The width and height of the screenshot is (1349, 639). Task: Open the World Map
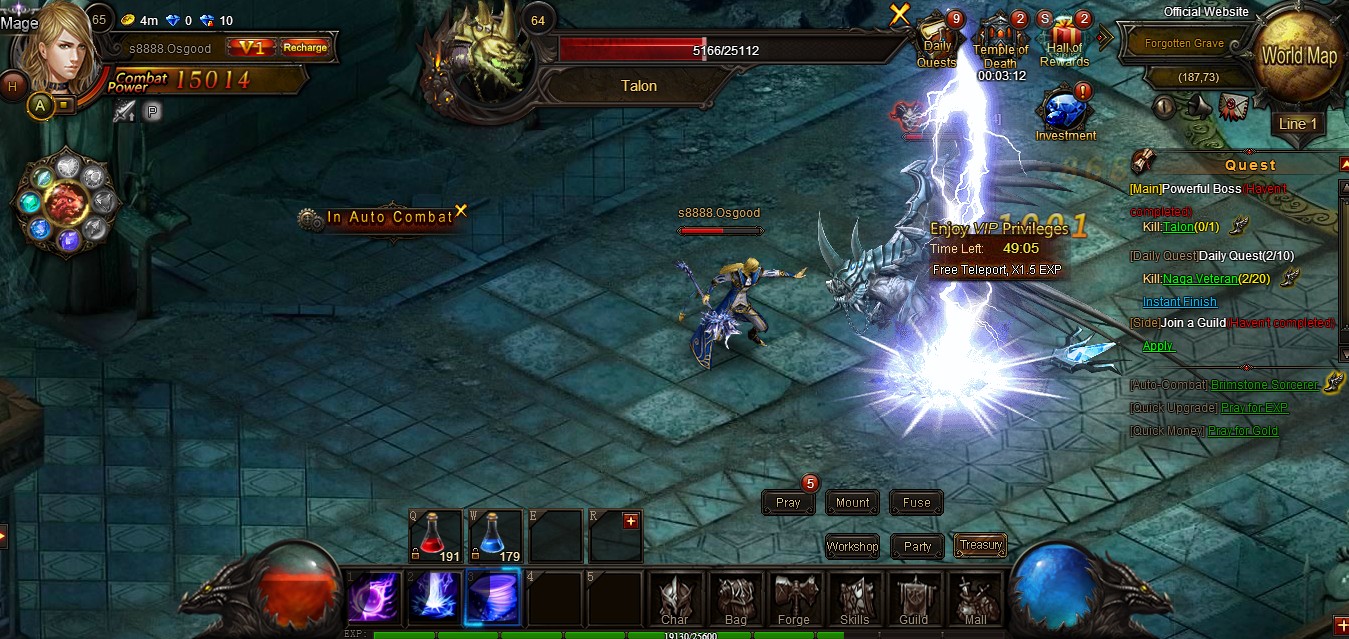1298,56
